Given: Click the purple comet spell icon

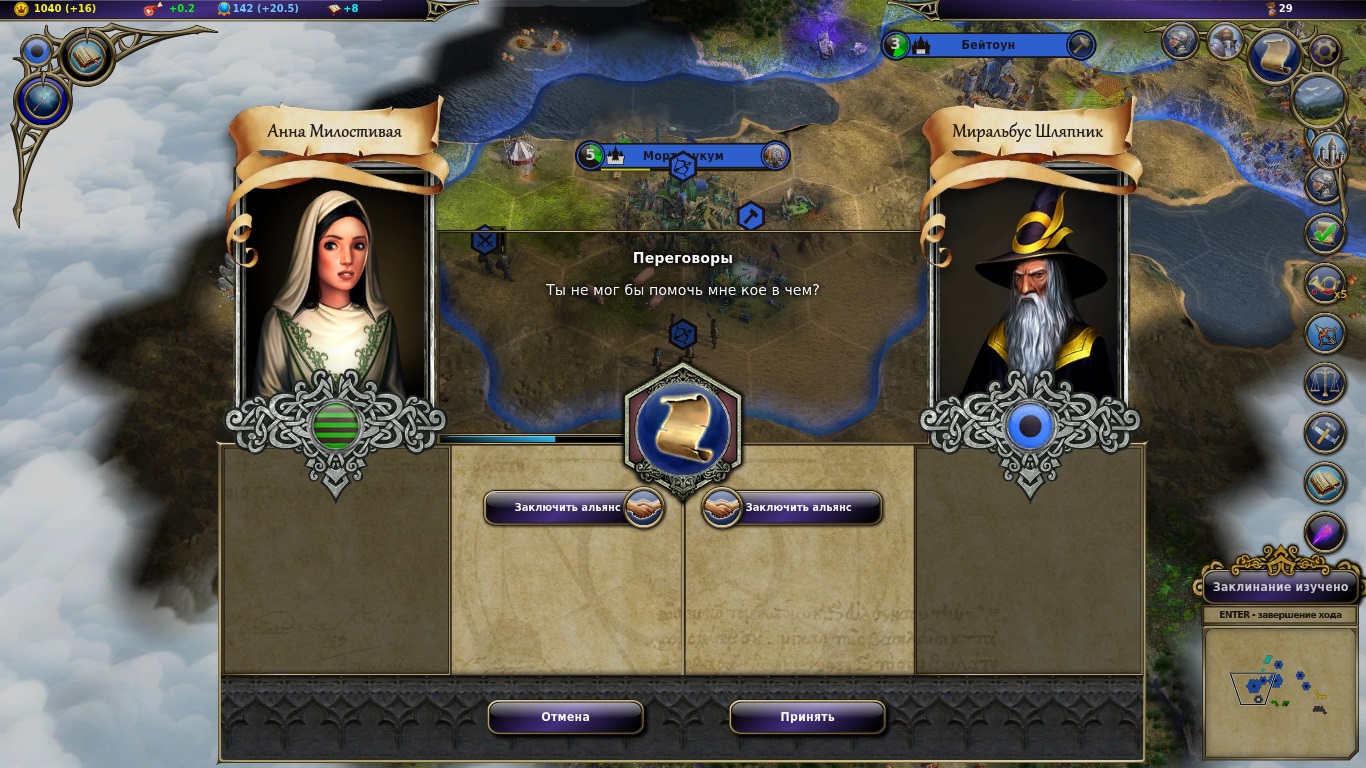Looking at the screenshot, I should 1325,532.
